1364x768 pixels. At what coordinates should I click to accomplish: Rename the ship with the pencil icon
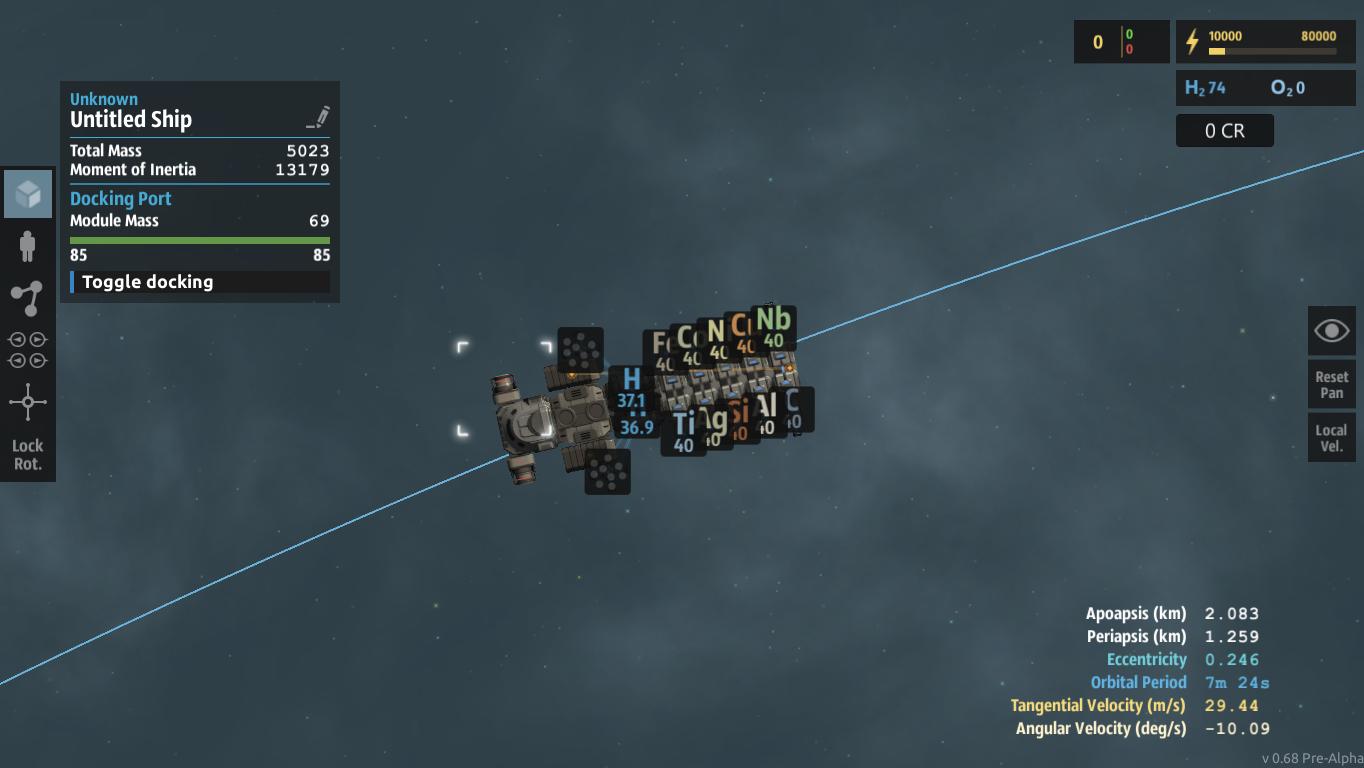(317, 118)
